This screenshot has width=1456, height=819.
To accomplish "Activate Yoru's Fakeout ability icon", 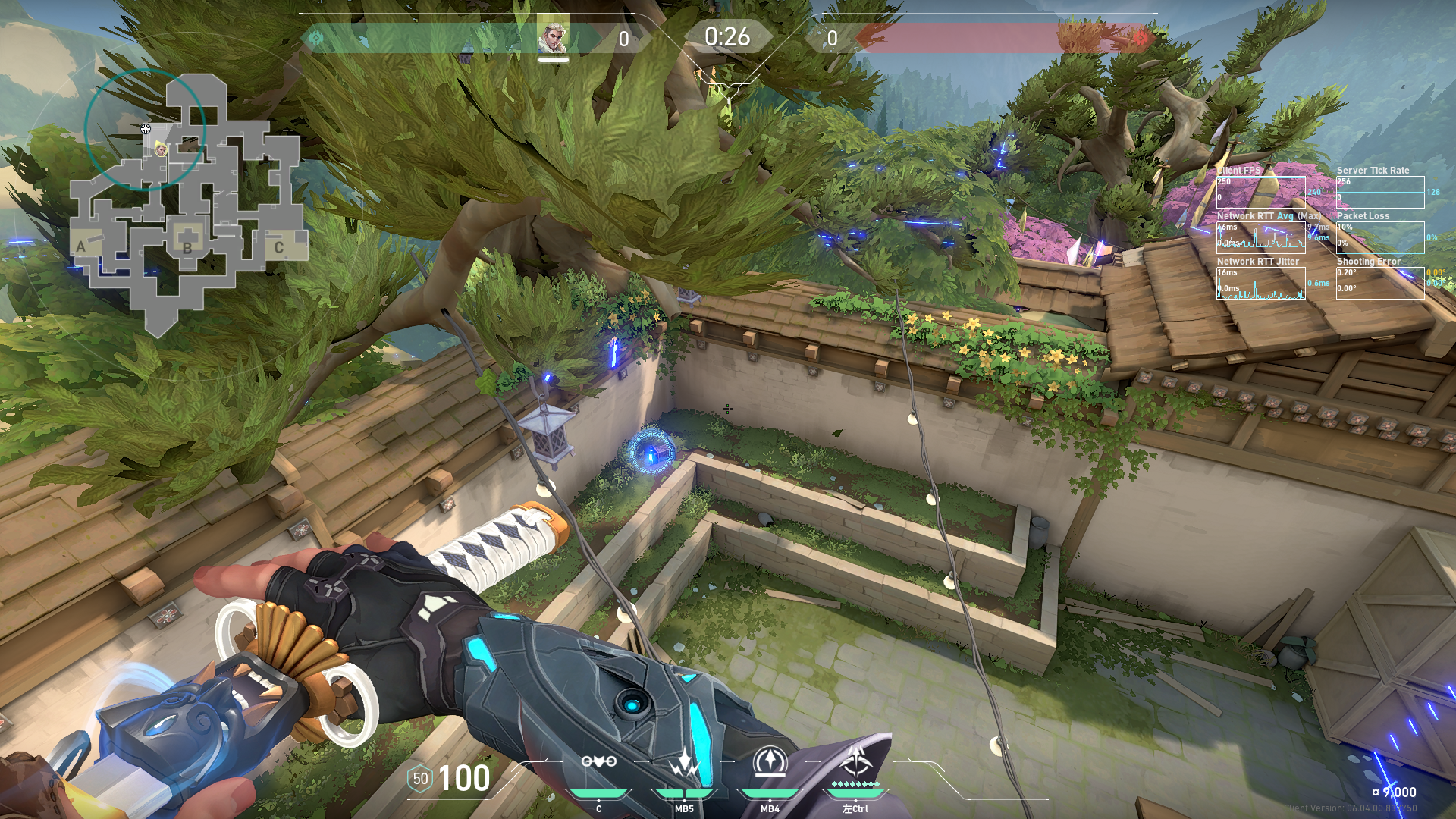I will tap(598, 762).
